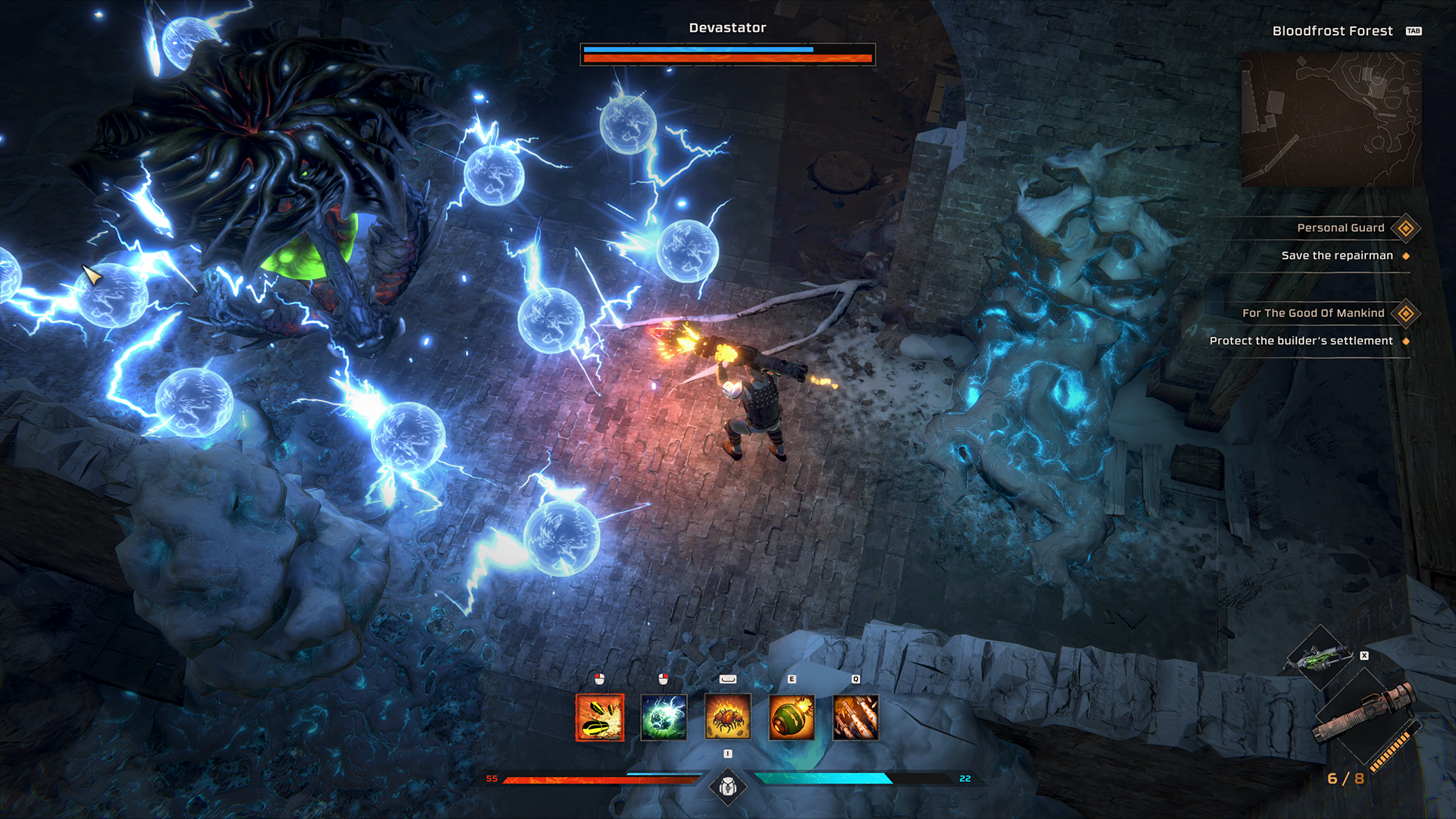Select the yellow explosive shells ability
This screenshot has height=819, width=1456.
point(600,717)
